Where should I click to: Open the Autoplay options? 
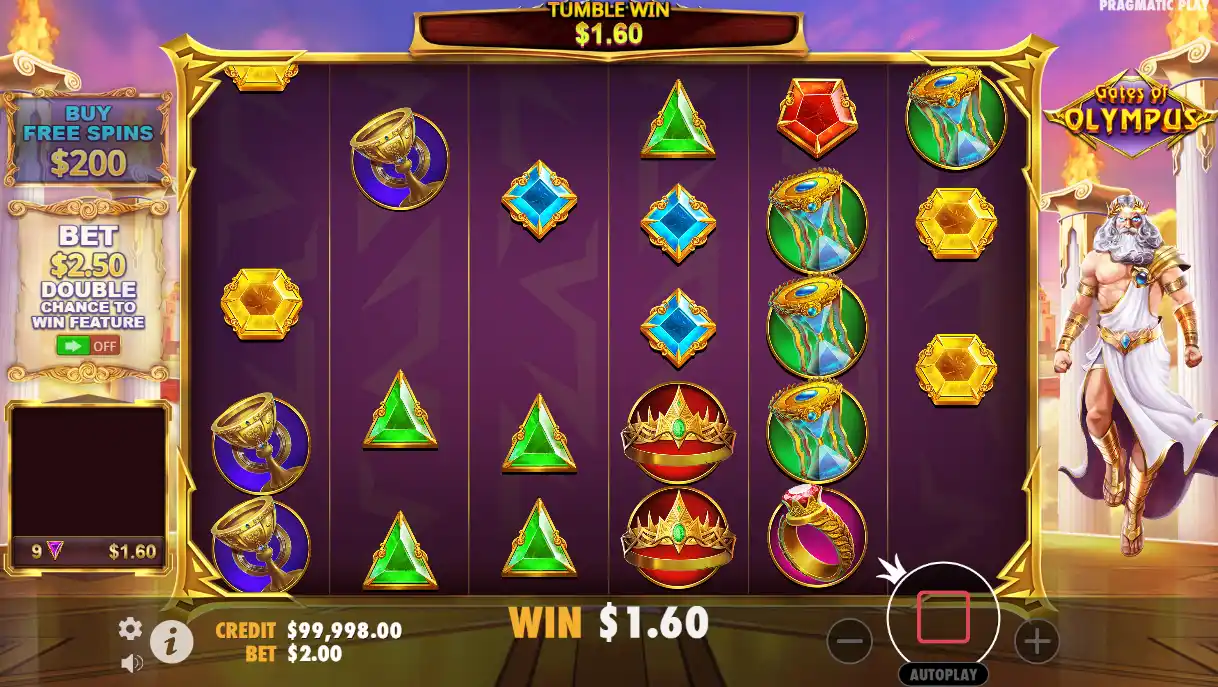(x=942, y=674)
